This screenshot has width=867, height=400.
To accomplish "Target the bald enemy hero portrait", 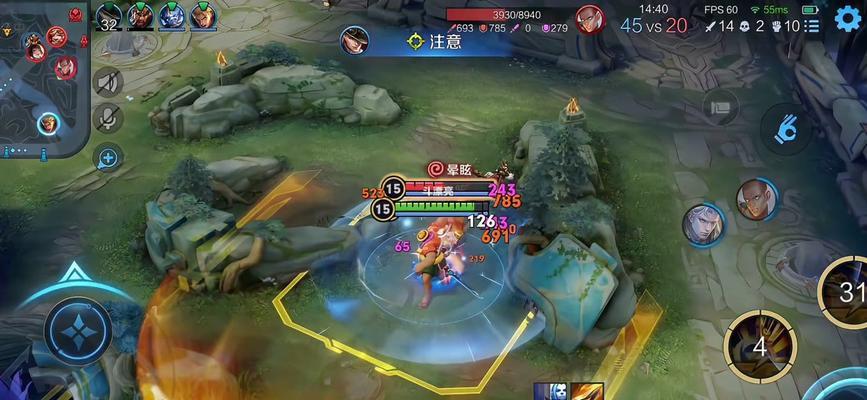I will tap(757, 200).
